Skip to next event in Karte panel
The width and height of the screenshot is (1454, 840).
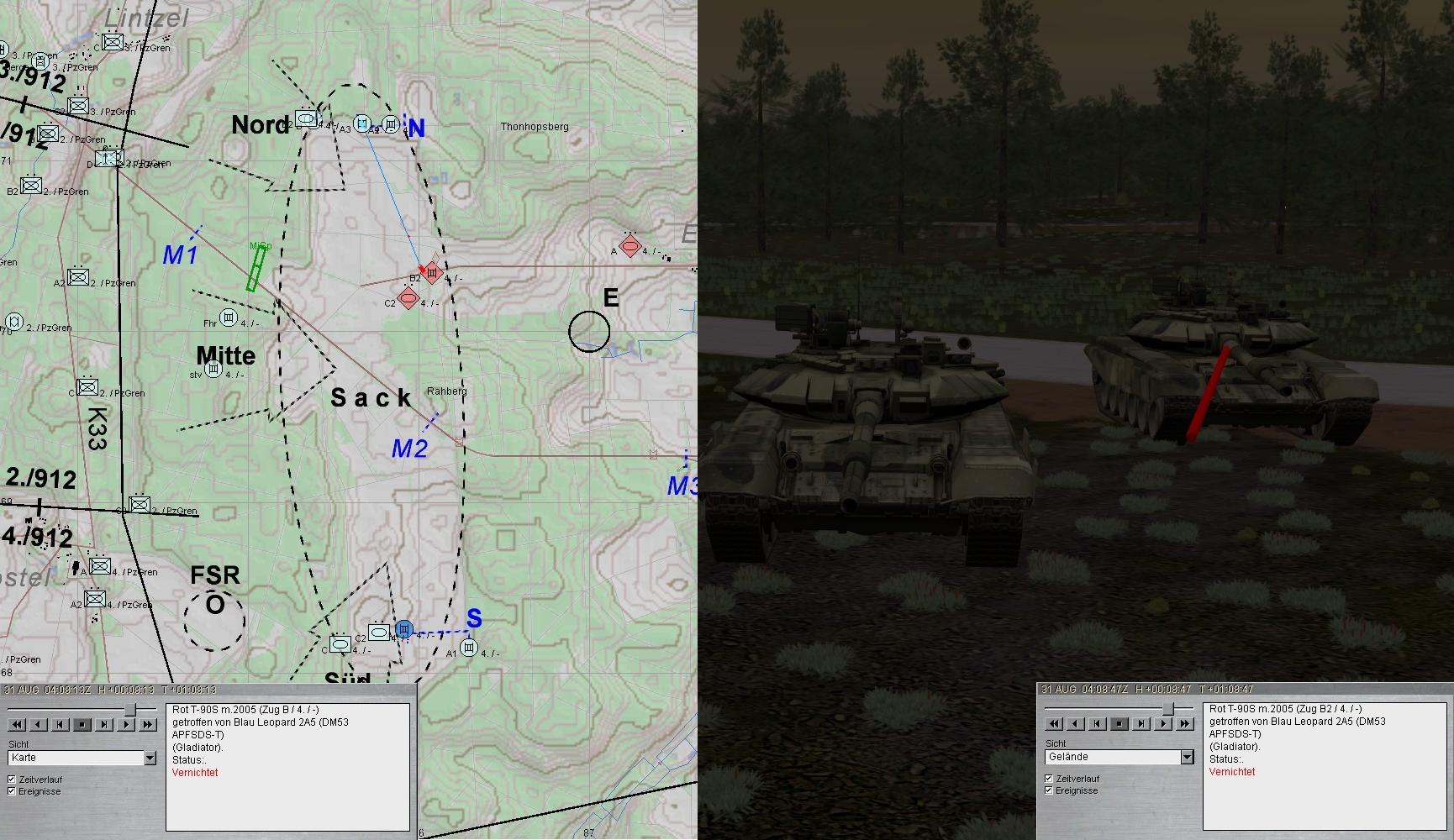point(103,724)
